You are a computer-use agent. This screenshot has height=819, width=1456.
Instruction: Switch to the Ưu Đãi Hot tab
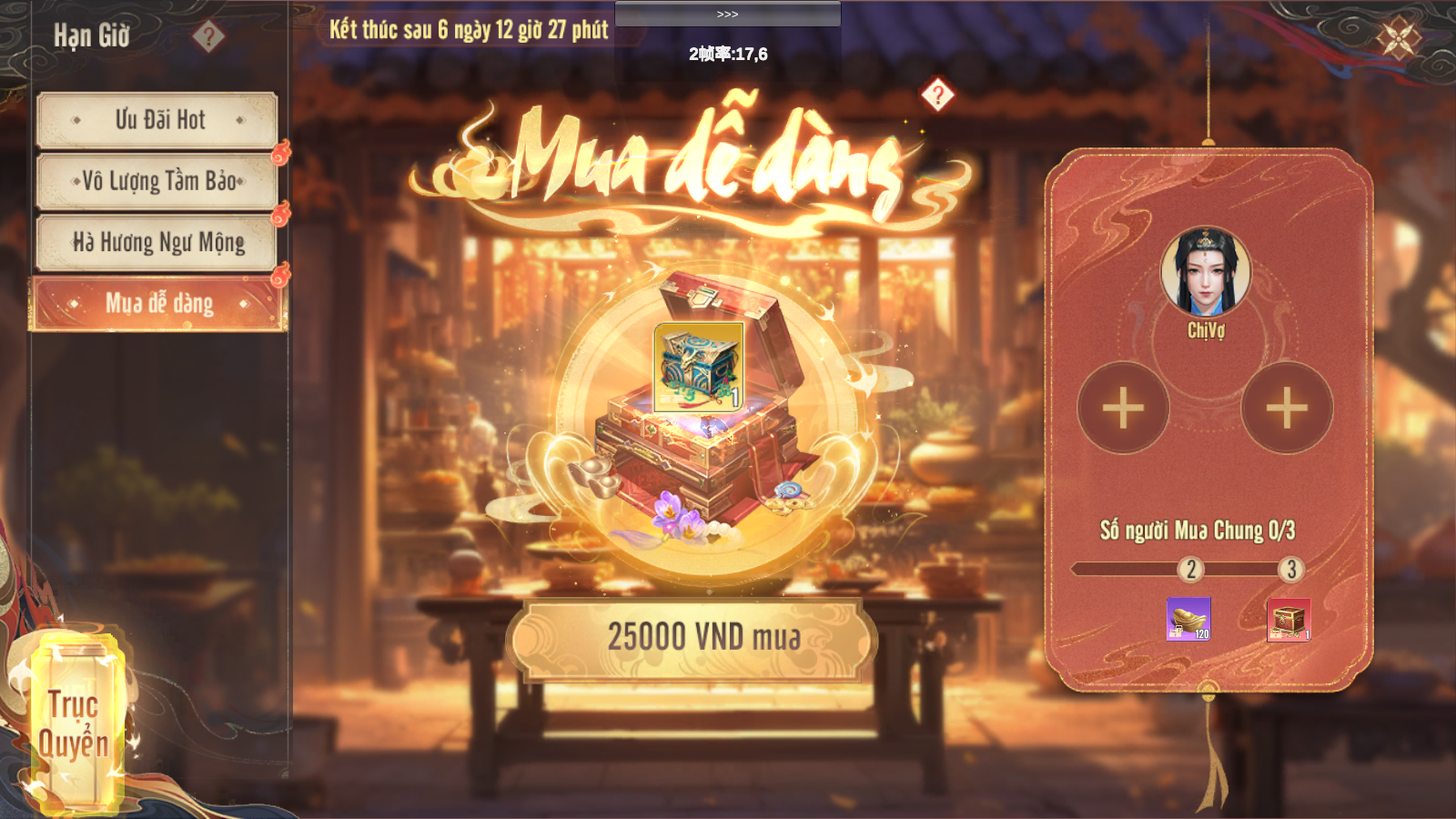pos(157,120)
